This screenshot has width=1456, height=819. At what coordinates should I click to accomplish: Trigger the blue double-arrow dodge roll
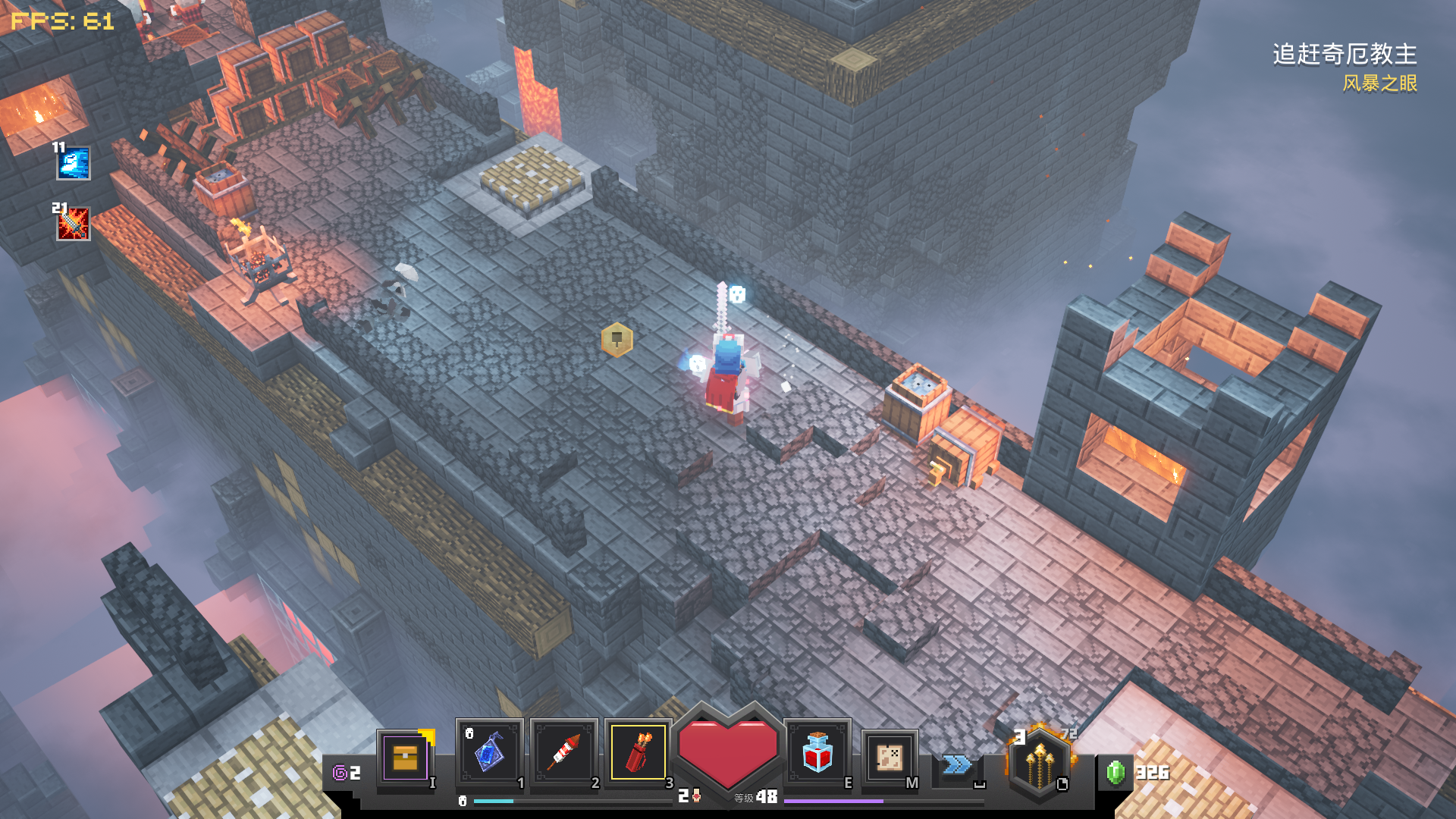click(957, 764)
